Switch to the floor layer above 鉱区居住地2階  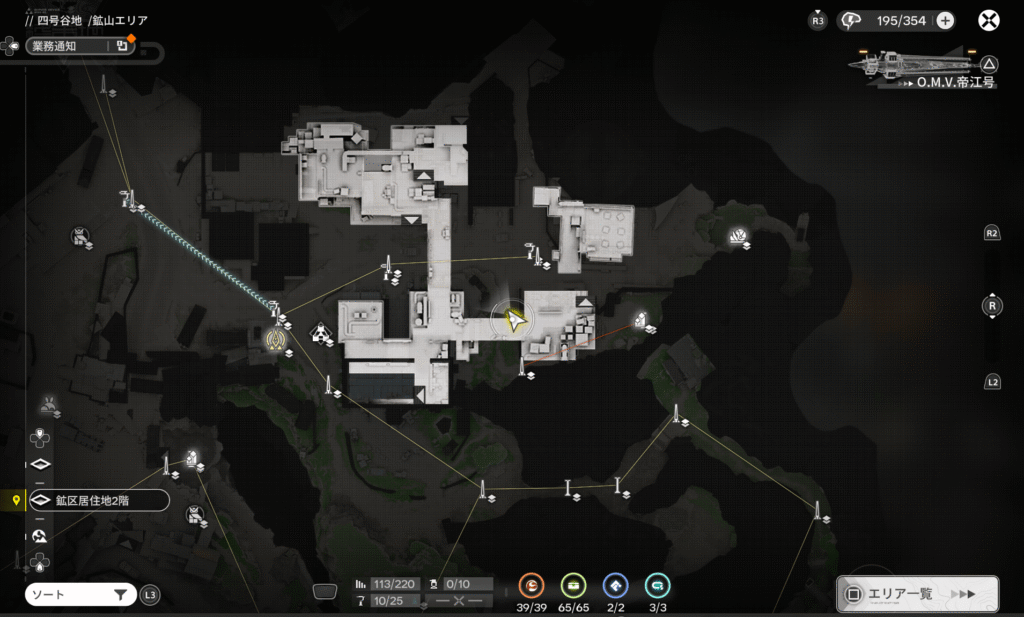pyautogui.click(x=41, y=465)
